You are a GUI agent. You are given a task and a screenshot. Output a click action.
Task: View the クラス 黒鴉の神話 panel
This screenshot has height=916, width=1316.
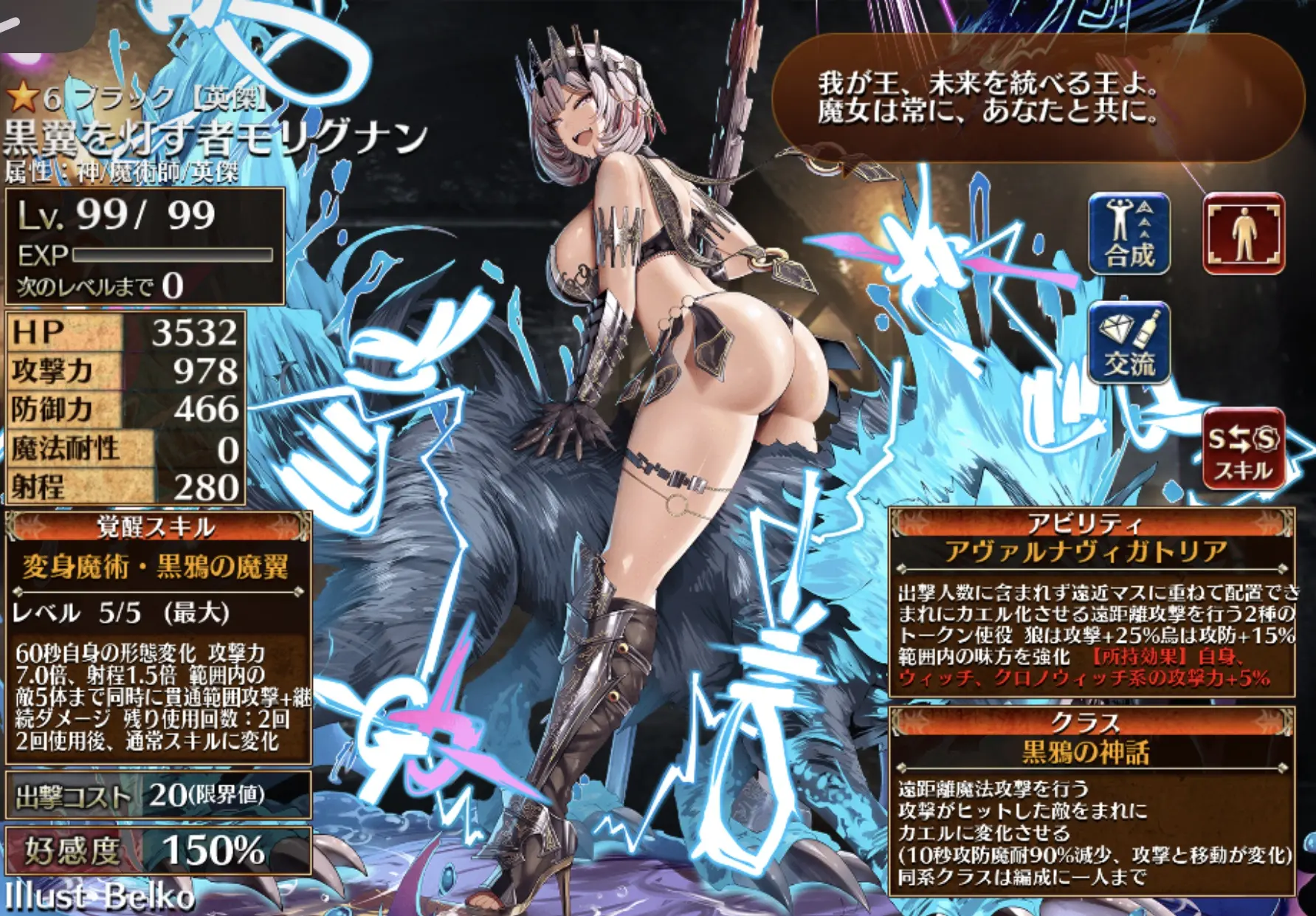[x=1091, y=801]
